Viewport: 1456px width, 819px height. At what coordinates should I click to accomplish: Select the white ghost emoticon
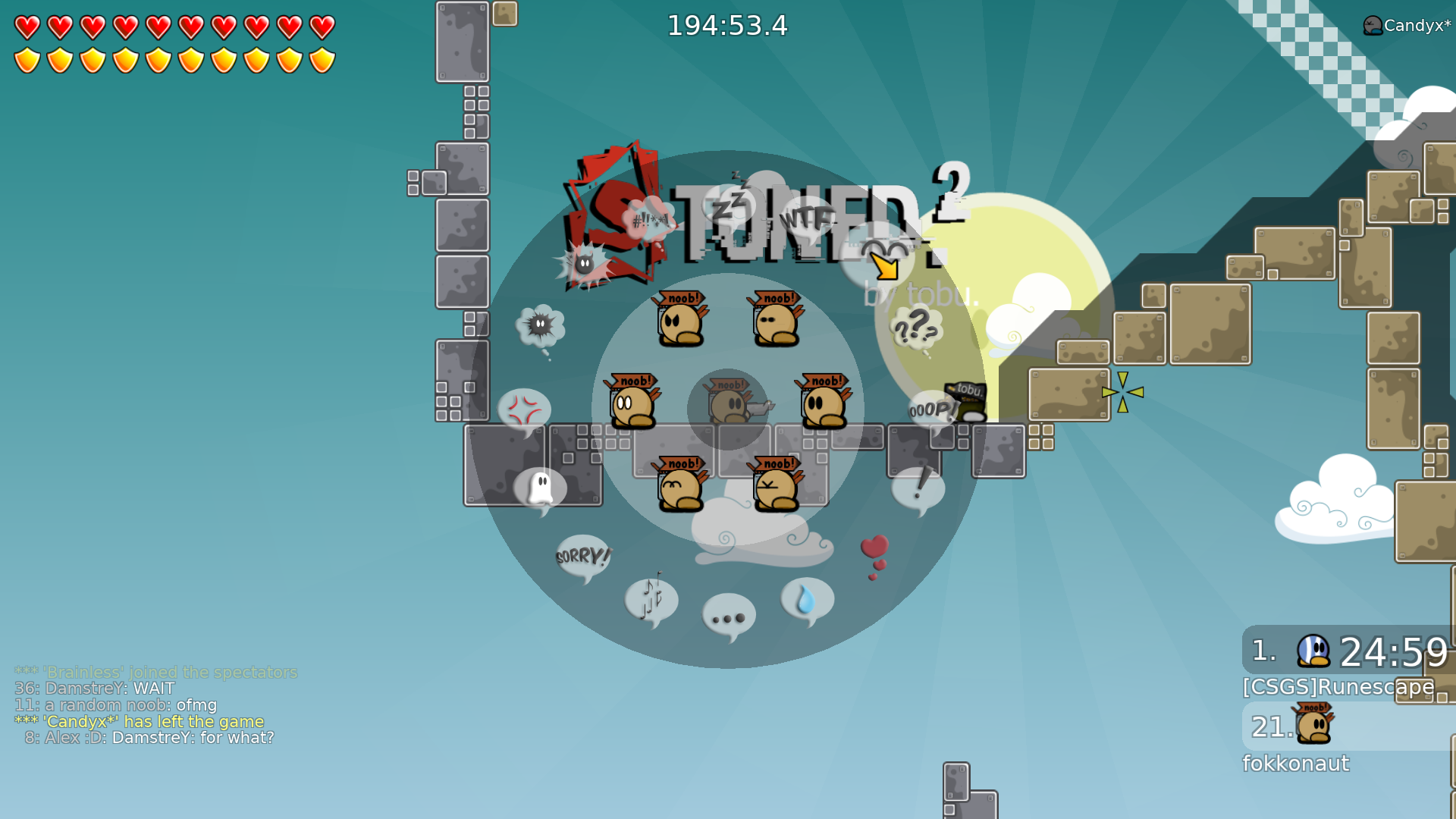tap(540, 488)
